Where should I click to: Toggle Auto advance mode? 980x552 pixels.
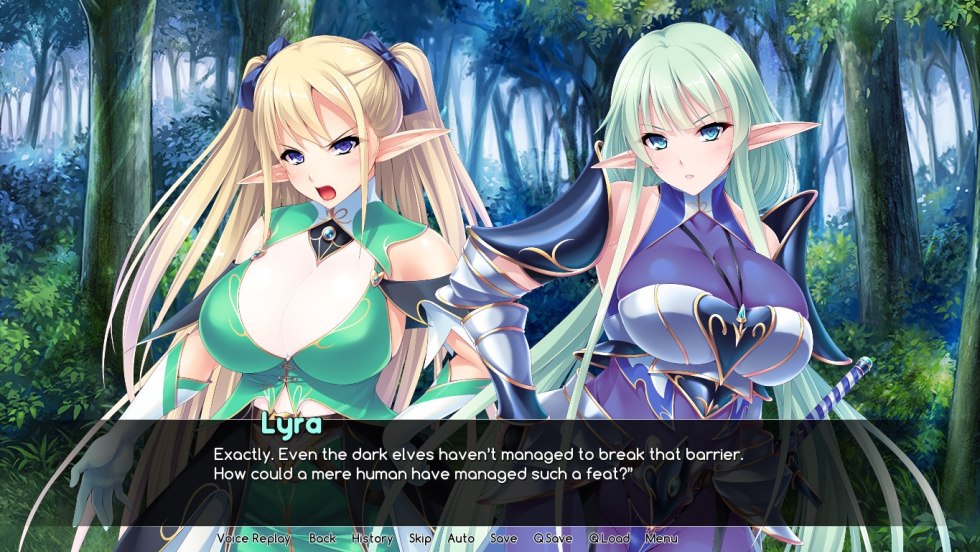click(x=461, y=538)
